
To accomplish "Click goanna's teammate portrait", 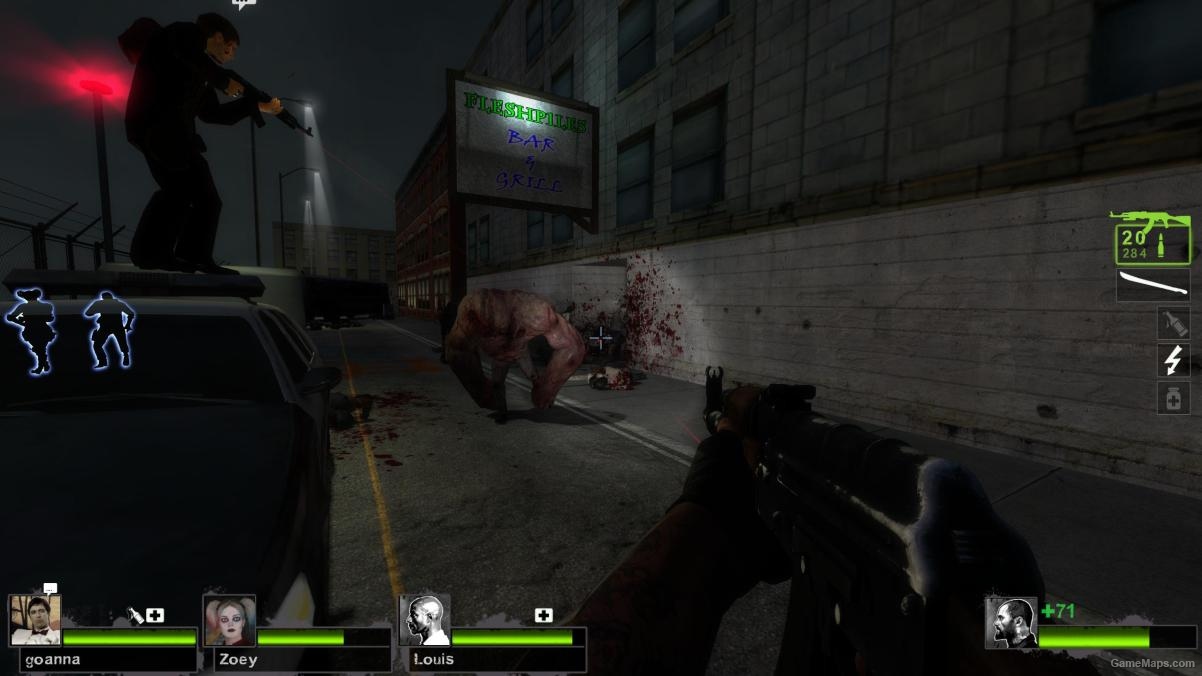I will point(35,621).
